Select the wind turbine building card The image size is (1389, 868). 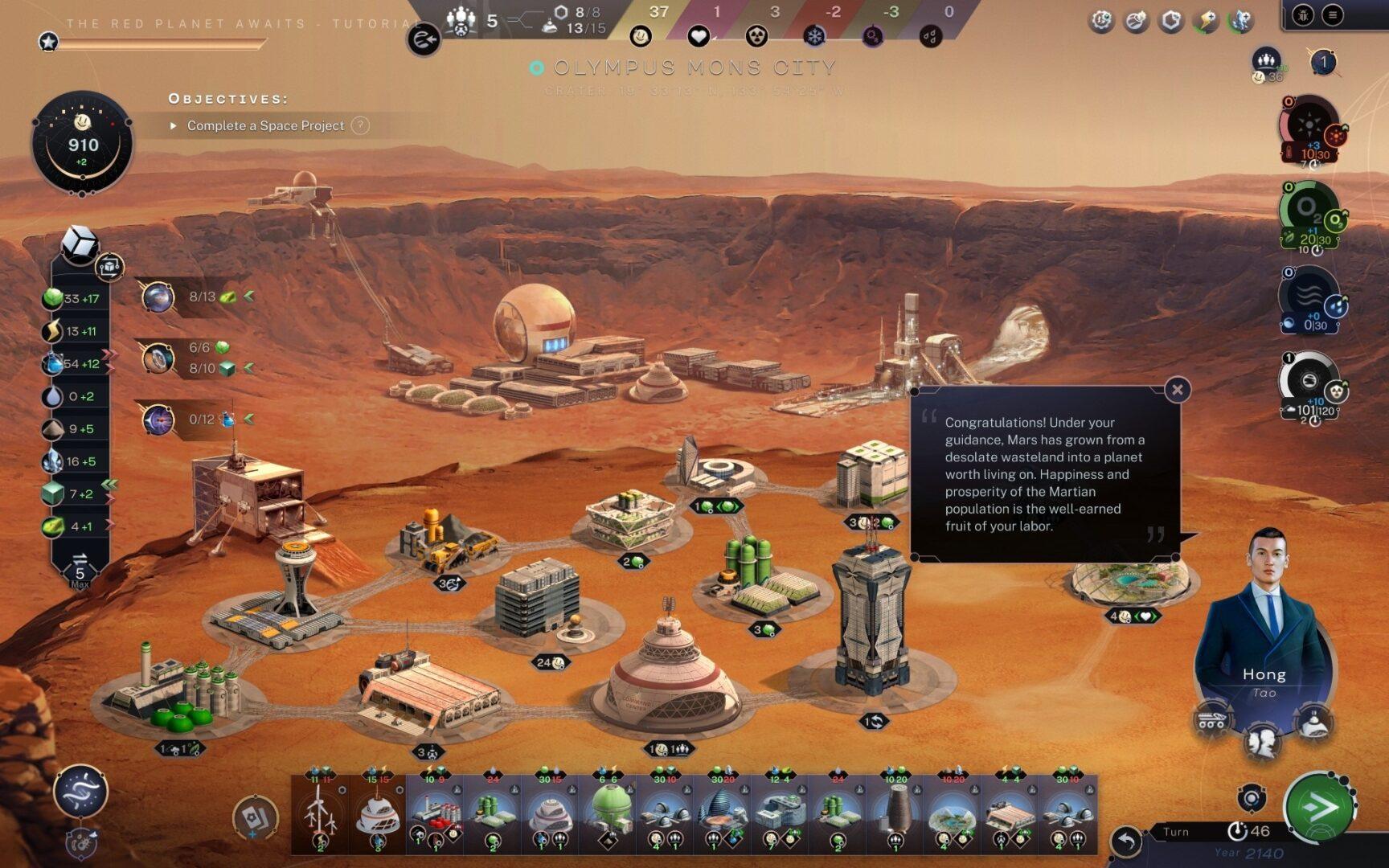tap(320, 813)
